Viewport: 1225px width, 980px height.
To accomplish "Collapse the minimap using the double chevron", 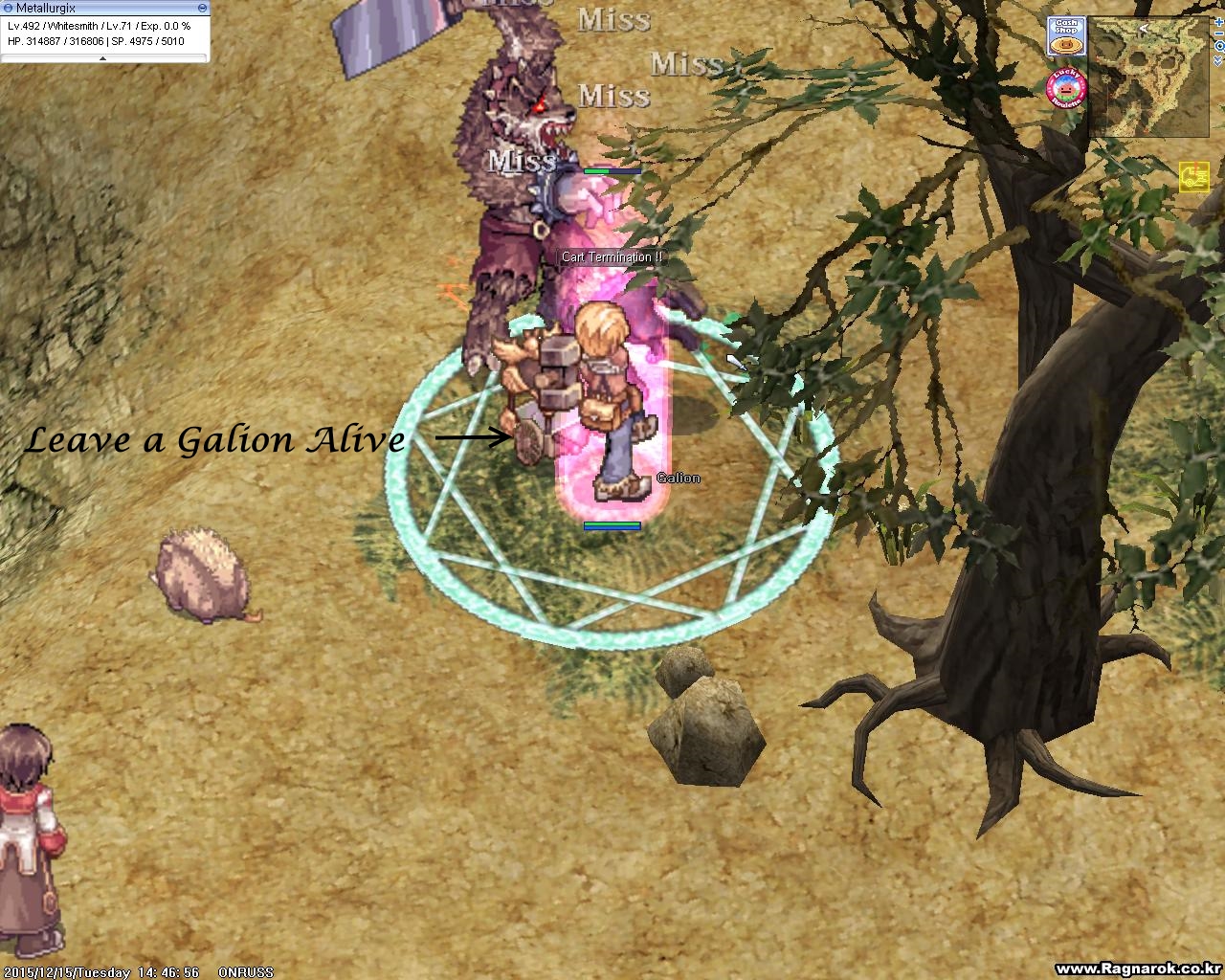I will 1217,60.
